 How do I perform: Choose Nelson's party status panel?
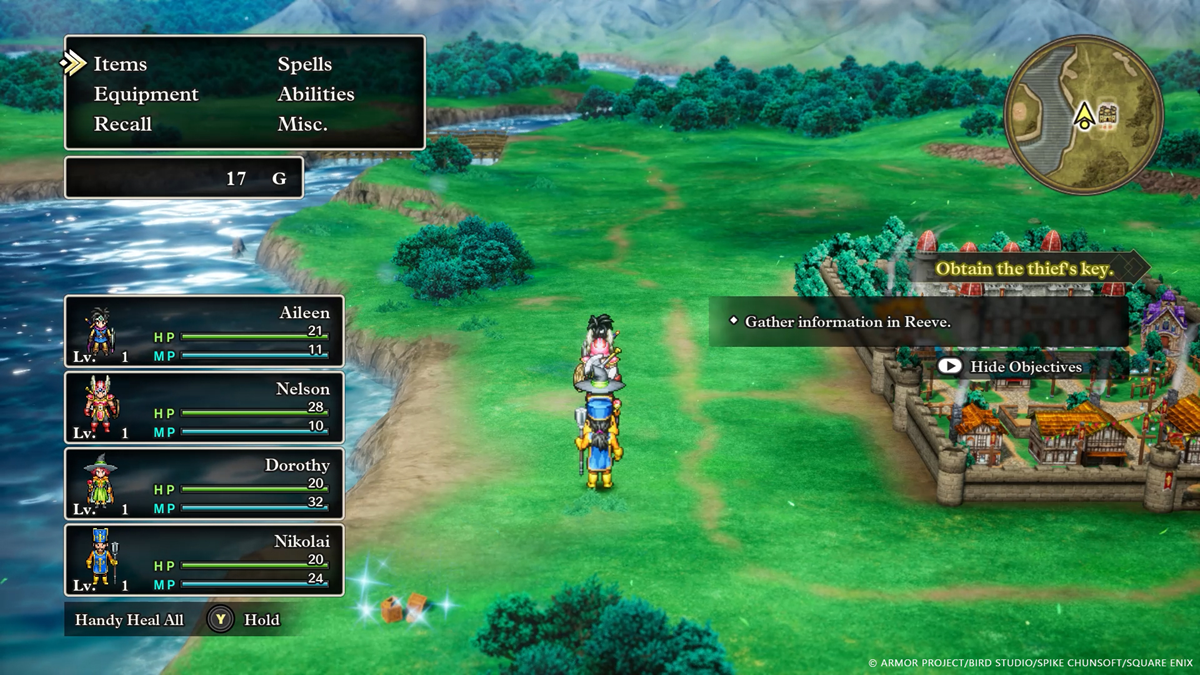click(204, 407)
